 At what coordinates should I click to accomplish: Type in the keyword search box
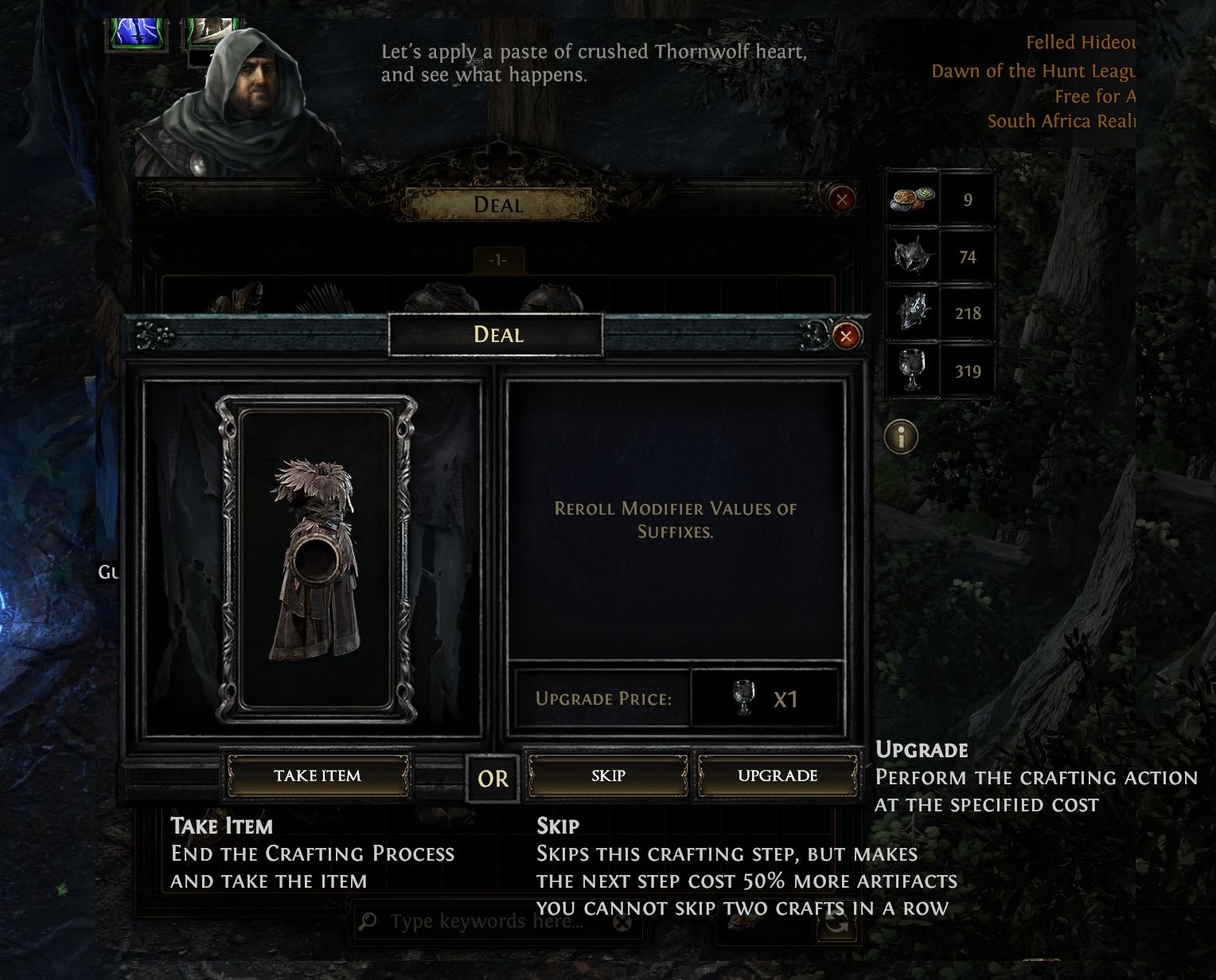click(485, 921)
